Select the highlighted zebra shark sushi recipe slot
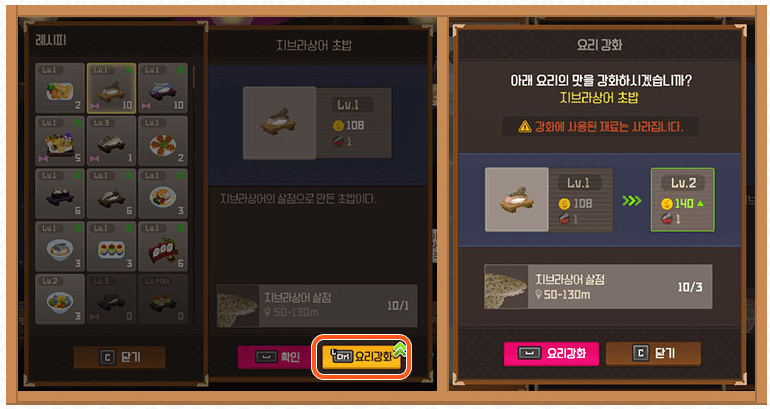The image size is (770, 409). (x=111, y=88)
